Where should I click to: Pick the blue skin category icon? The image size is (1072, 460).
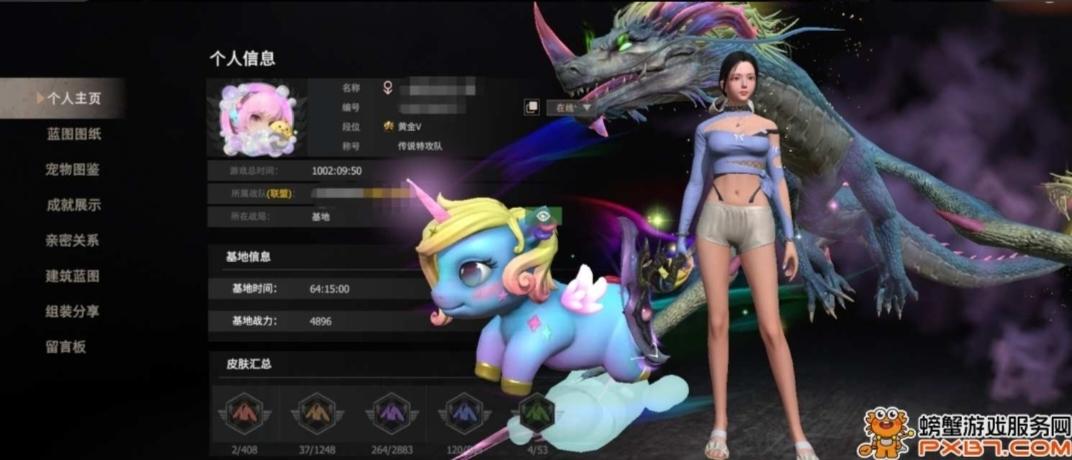[465, 410]
